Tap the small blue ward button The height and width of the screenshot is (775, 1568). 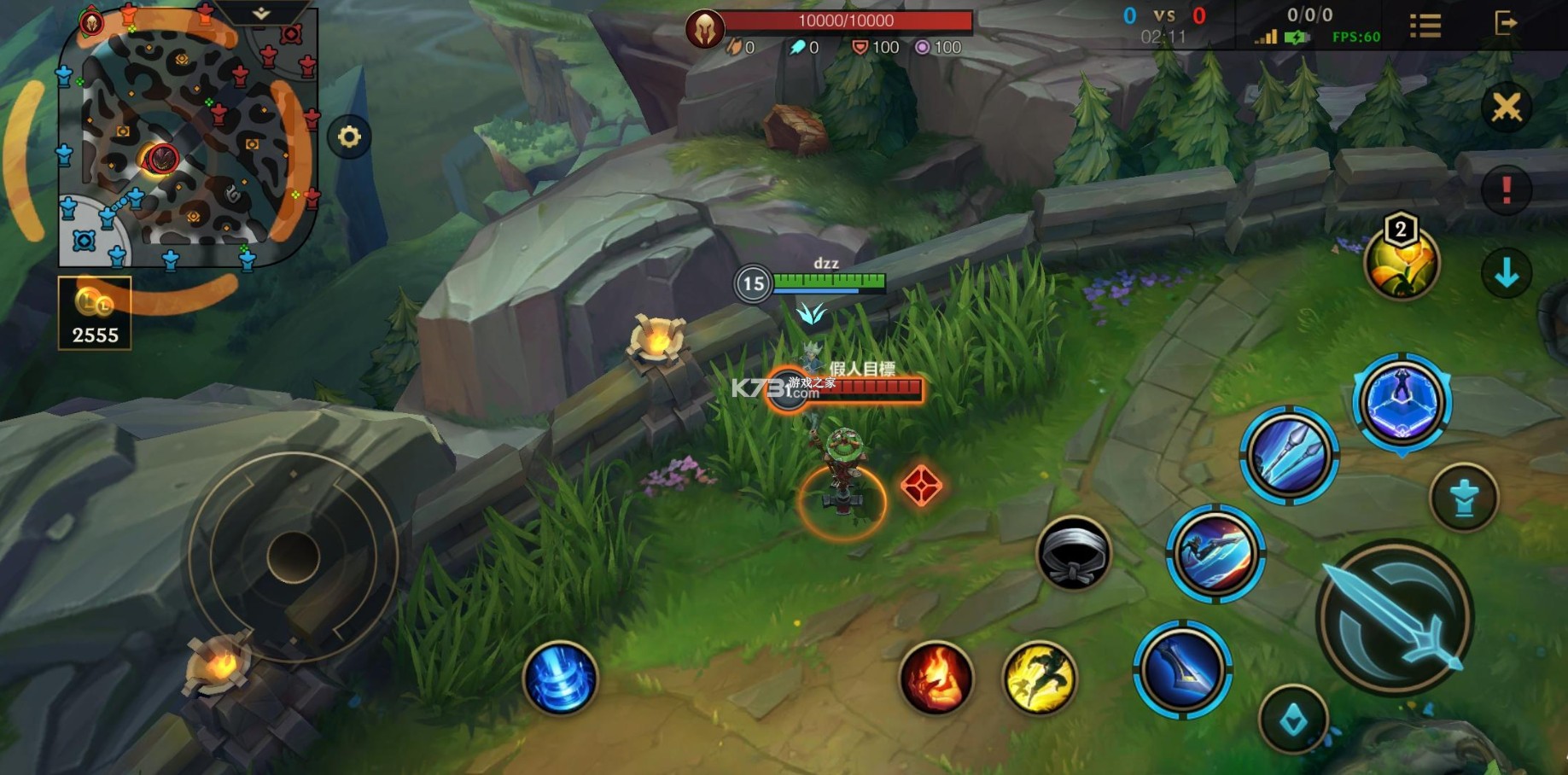[1293, 721]
